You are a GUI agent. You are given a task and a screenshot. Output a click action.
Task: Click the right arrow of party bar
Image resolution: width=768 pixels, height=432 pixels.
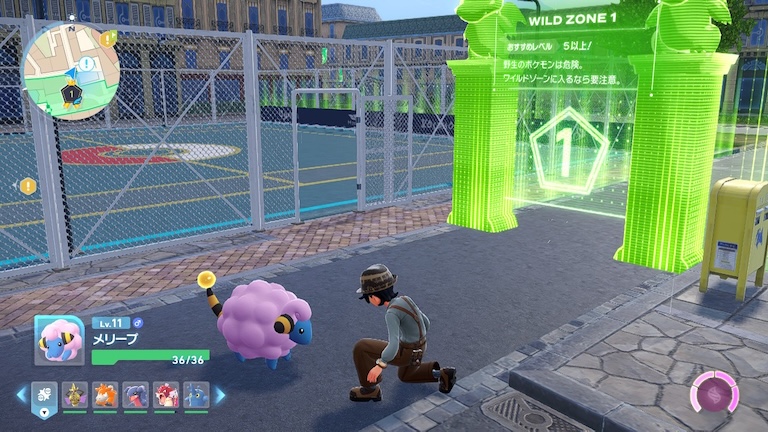tap(221, 395)
